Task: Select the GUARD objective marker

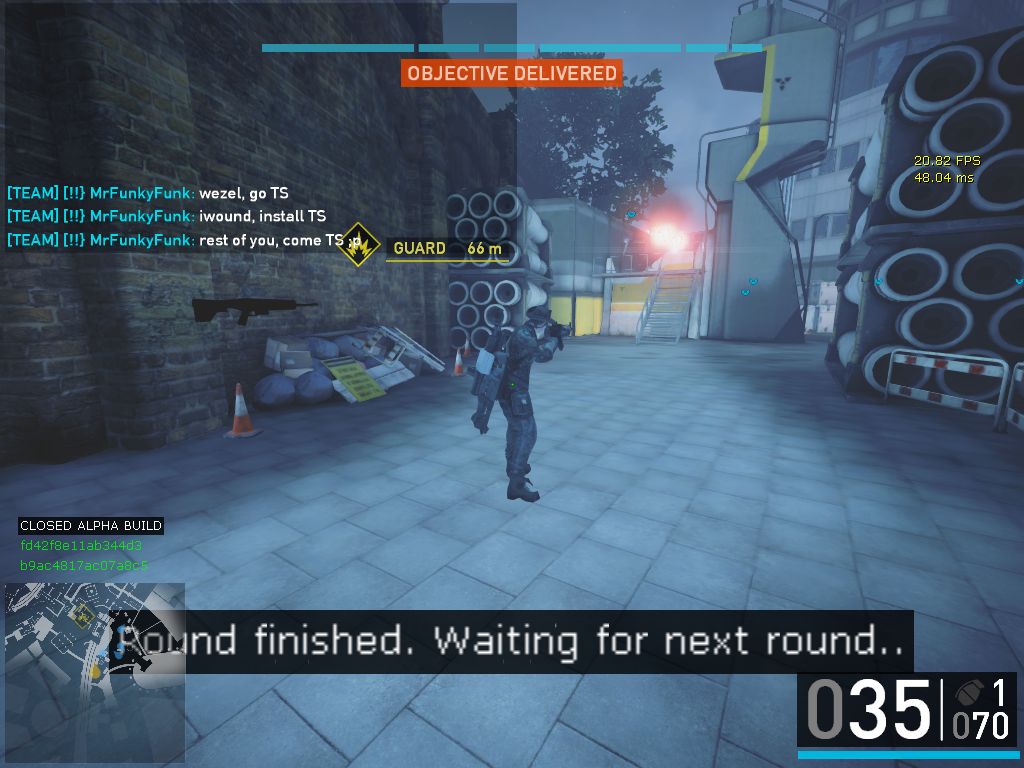Action: 359,245
